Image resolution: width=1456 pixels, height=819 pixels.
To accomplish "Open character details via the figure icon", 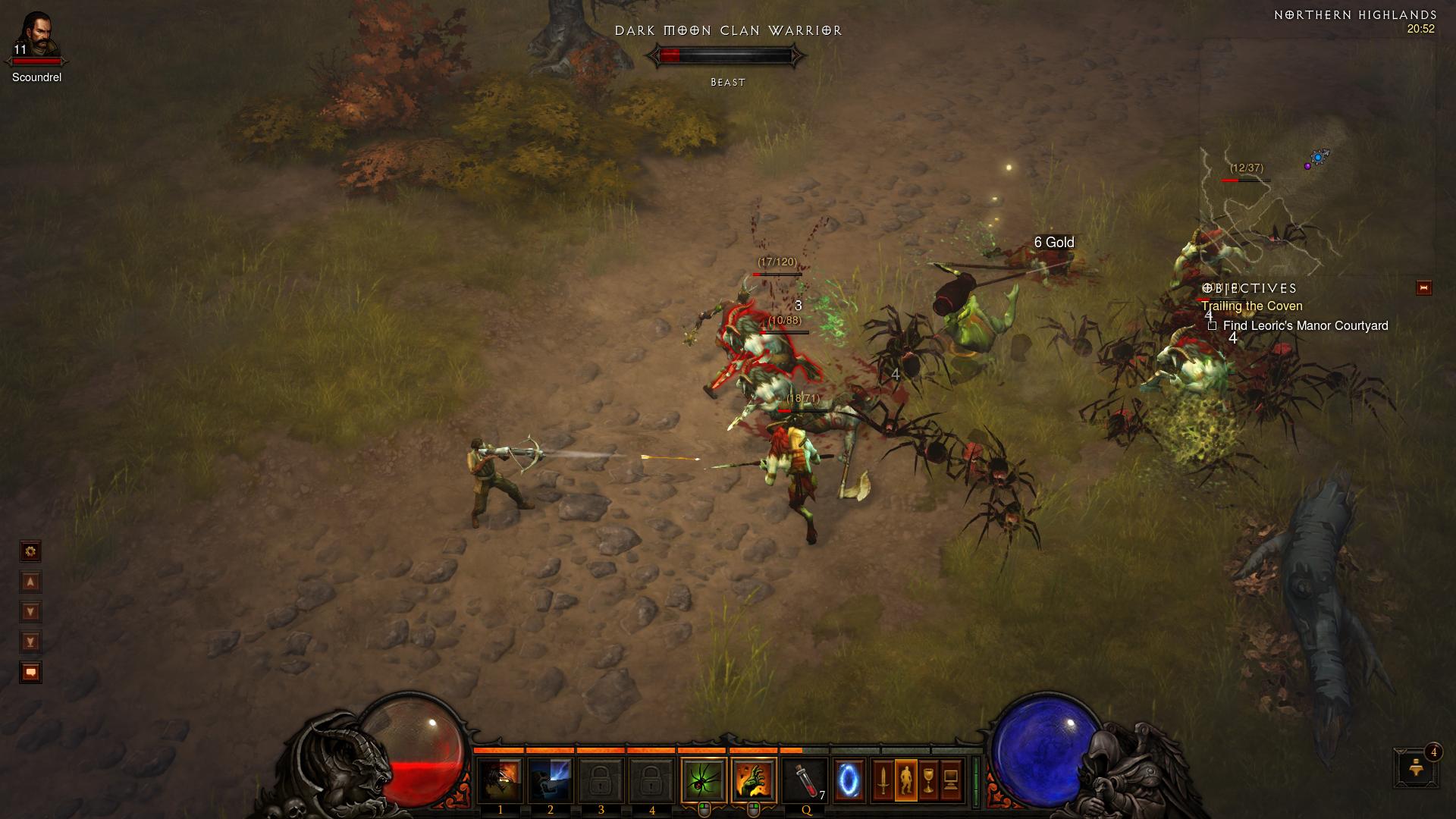I will point(907,778).
